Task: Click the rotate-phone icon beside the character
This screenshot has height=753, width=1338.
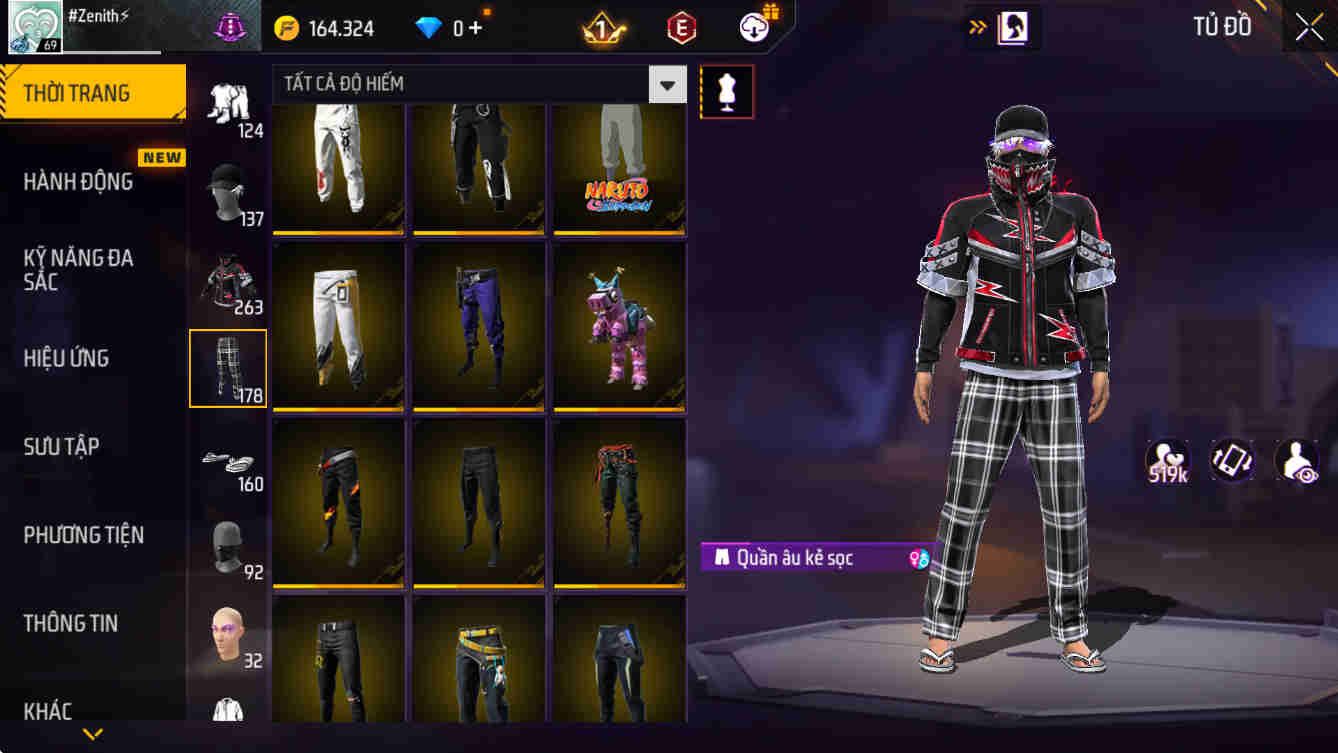Action: 1231,463
